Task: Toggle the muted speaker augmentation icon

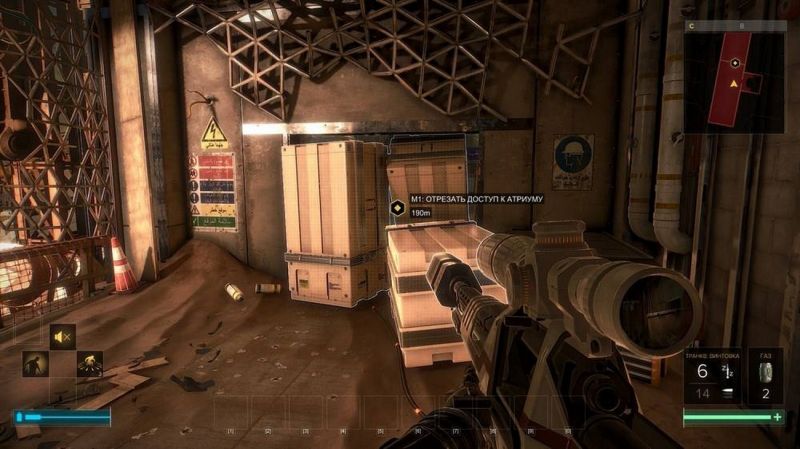Action: coord(62,337)
